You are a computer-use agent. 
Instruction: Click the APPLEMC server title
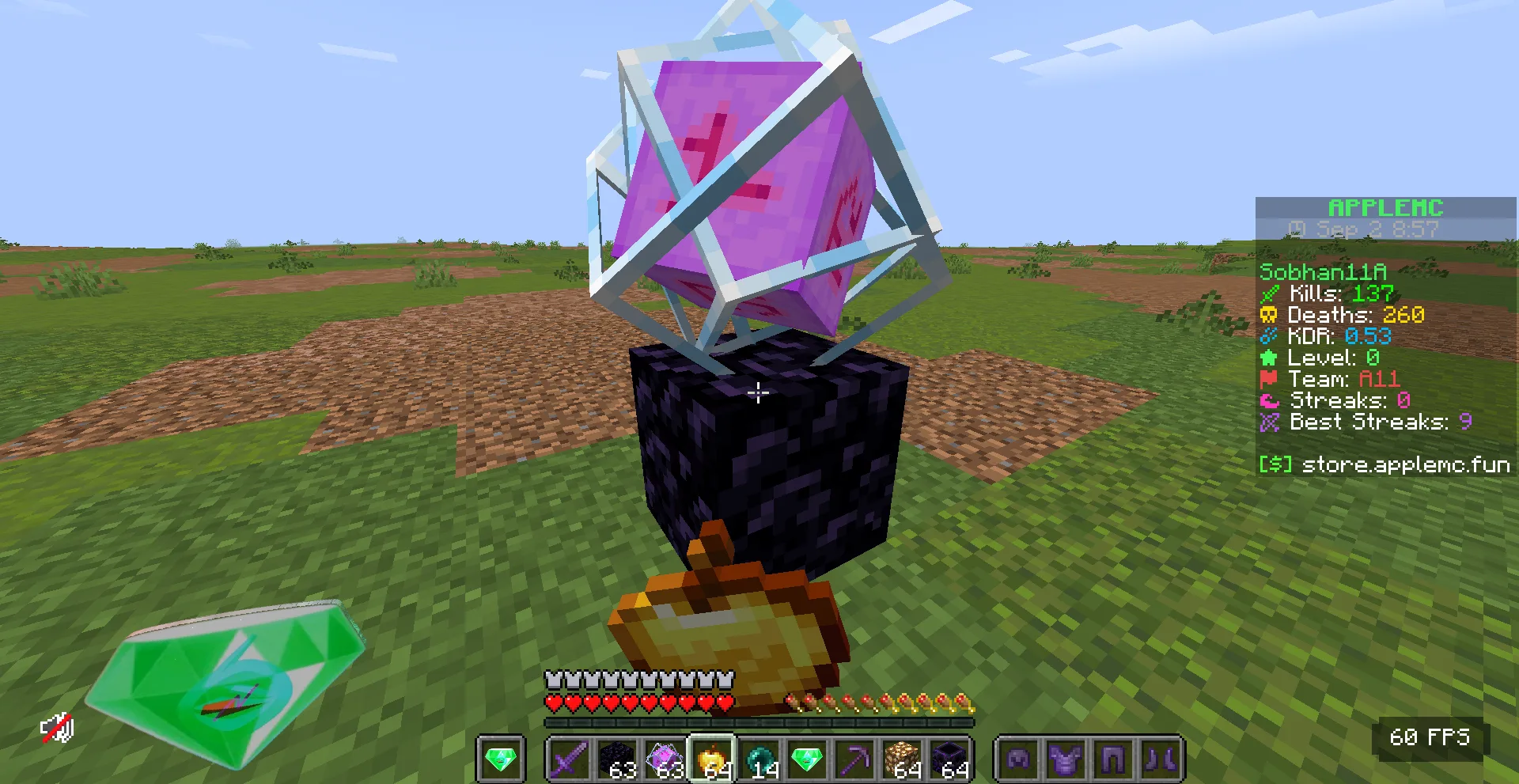click(x=1385, y=208)
